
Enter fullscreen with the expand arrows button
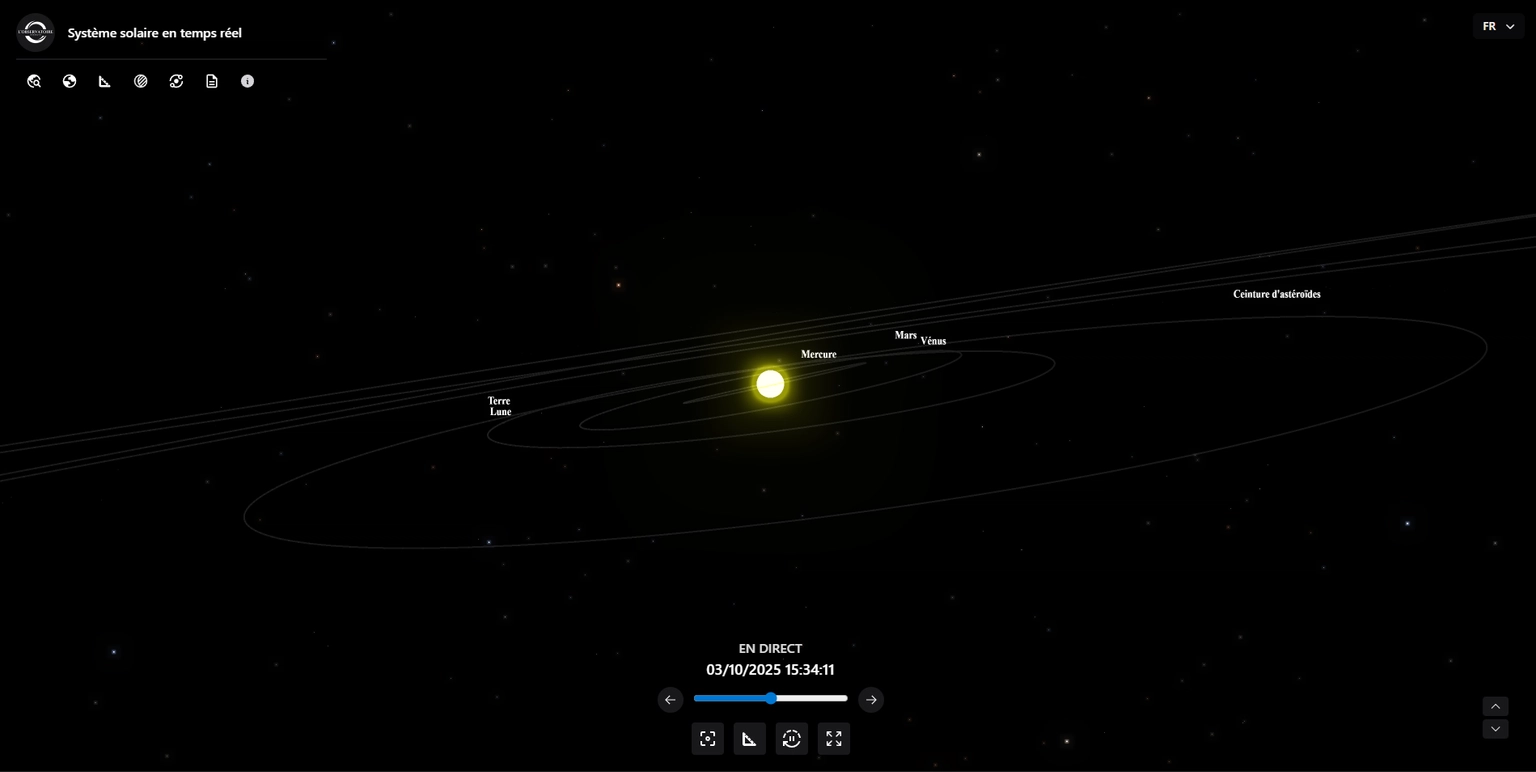tap(834, 739)
